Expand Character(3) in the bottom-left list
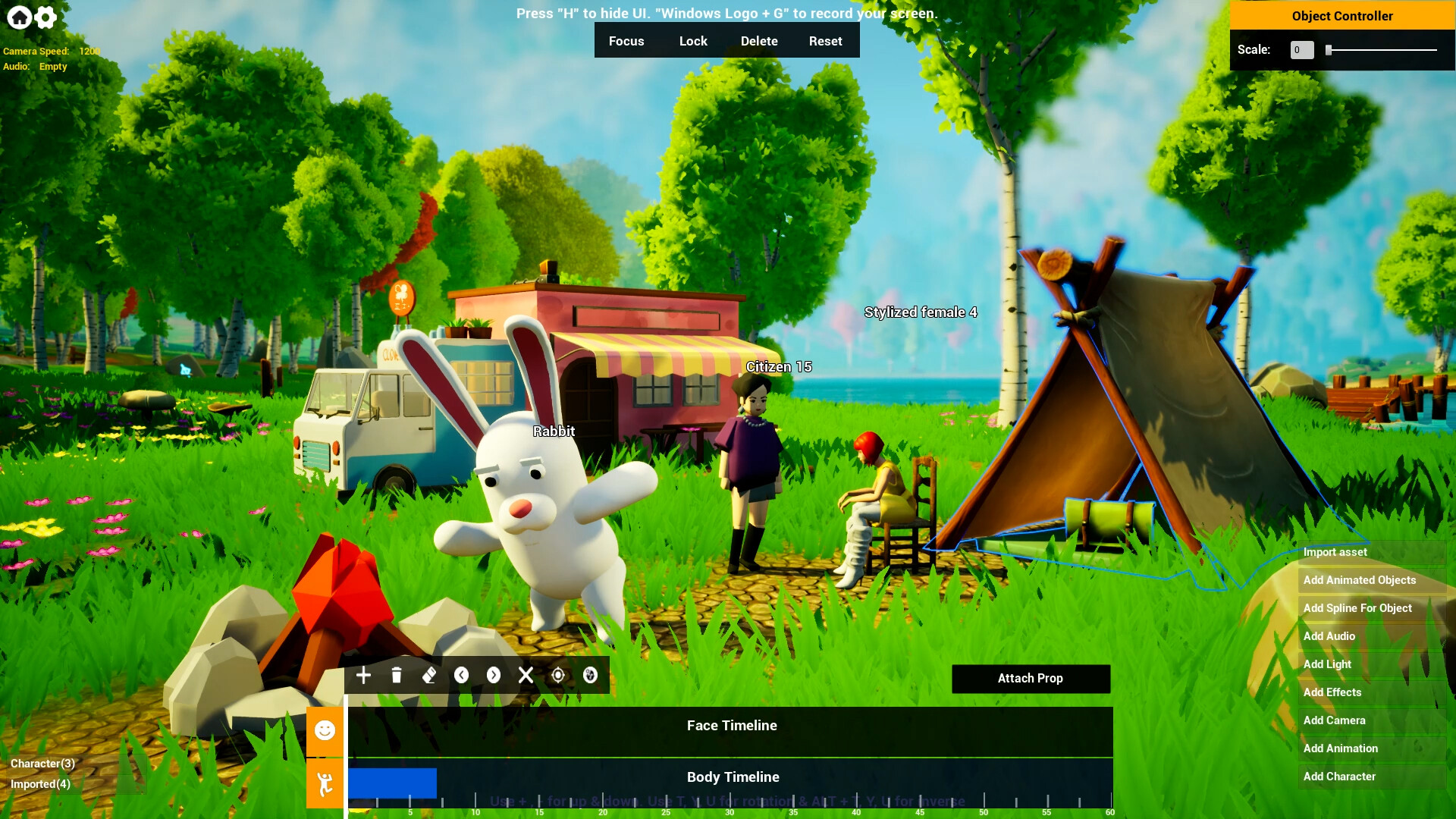 click(x=42, y=764)
